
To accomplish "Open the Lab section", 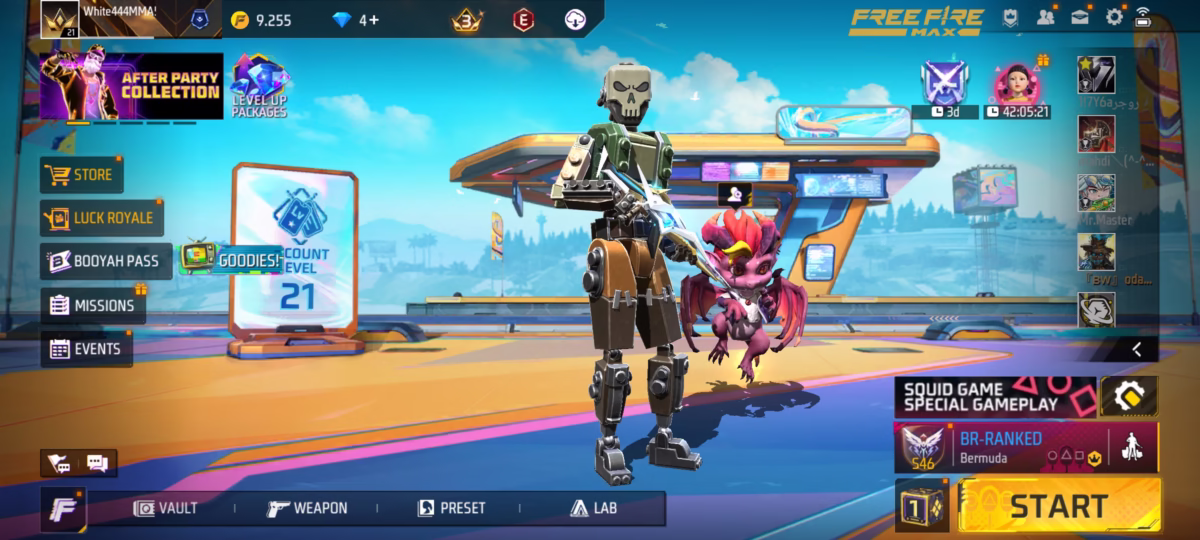I will click(594, 508).
